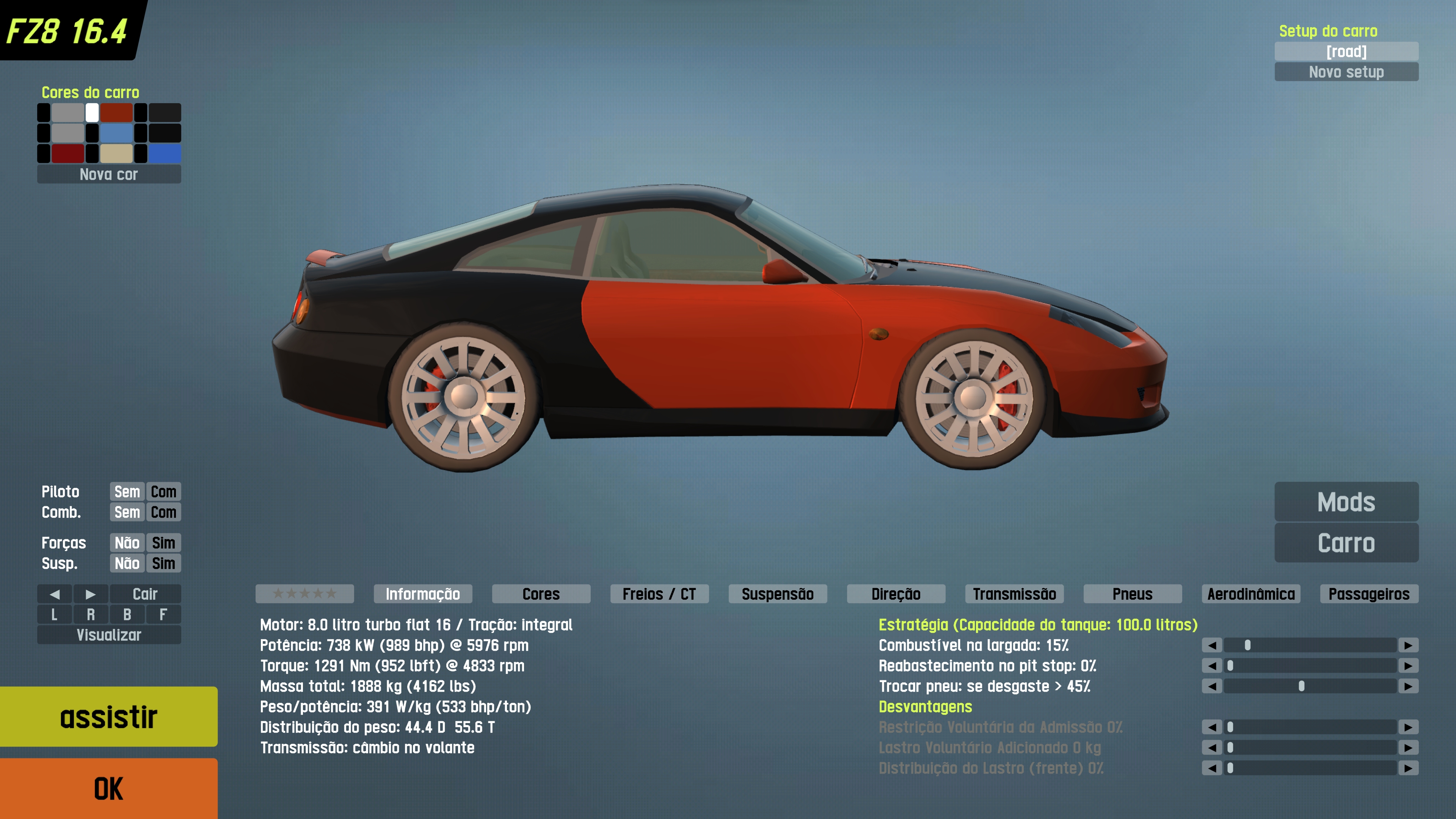
Task: Open the Carro selection
Action: click(1346, 543)
